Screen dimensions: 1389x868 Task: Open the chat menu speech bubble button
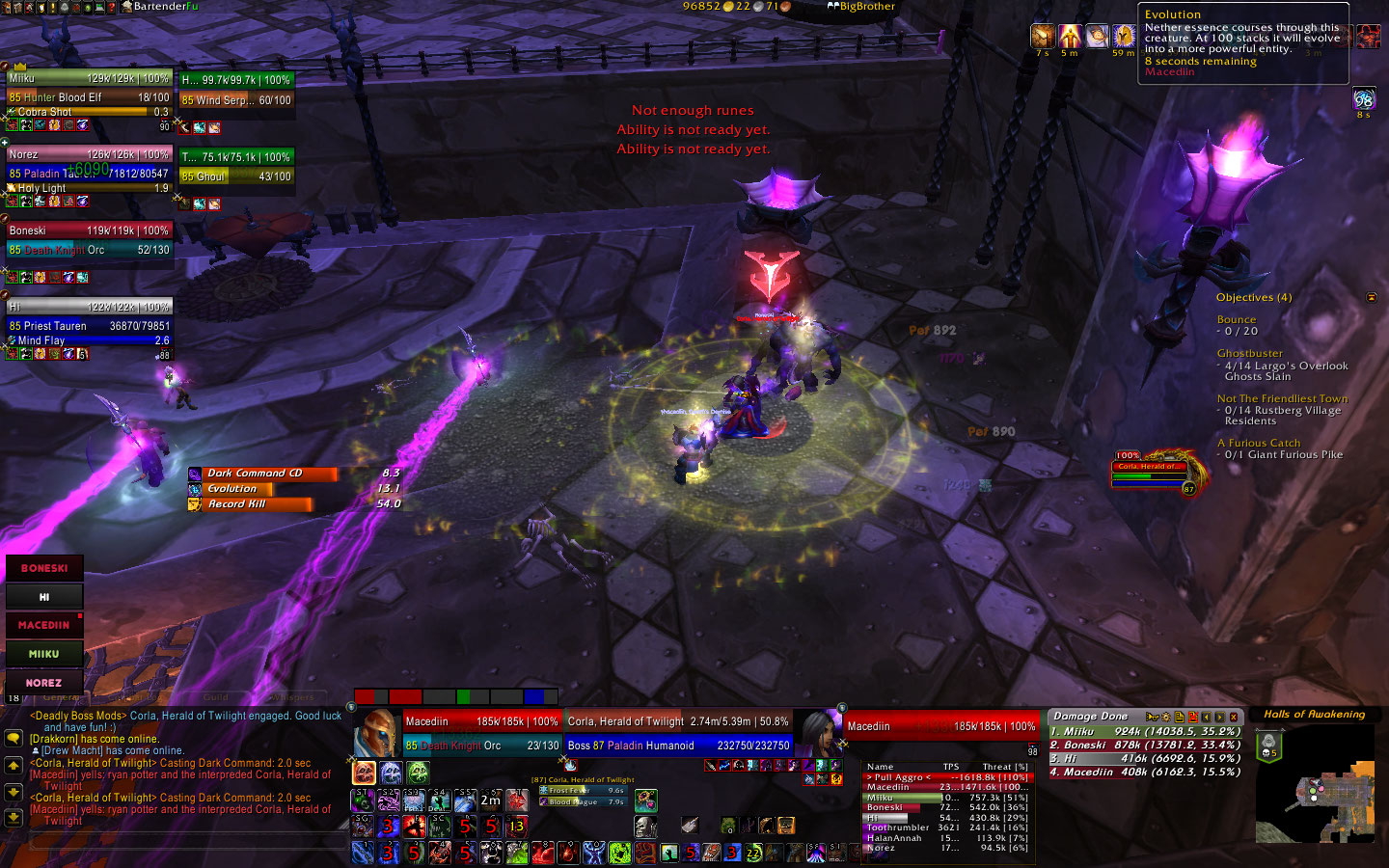click(x=14, y=738)
